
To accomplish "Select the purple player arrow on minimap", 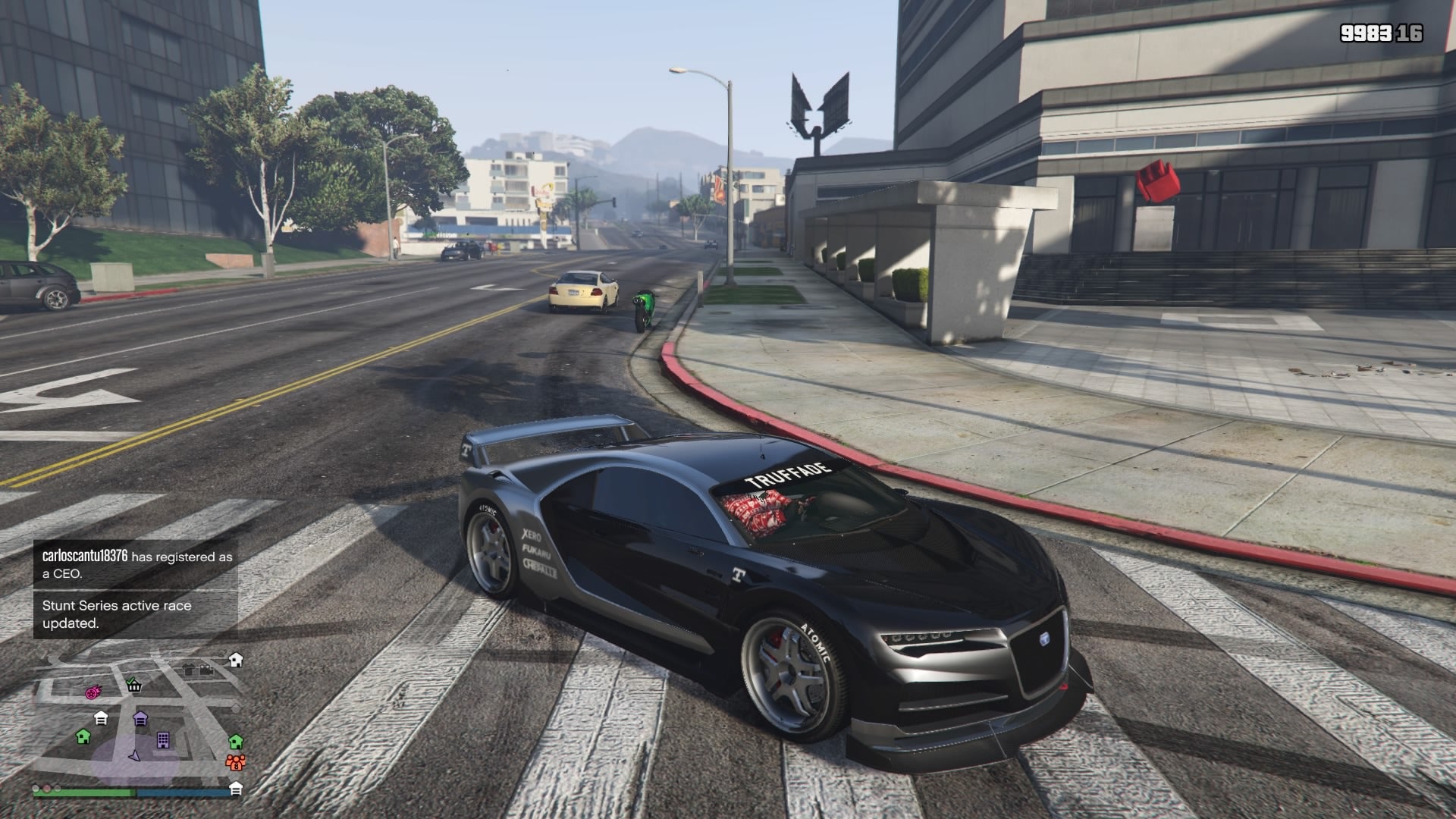I will coord(135,755).
